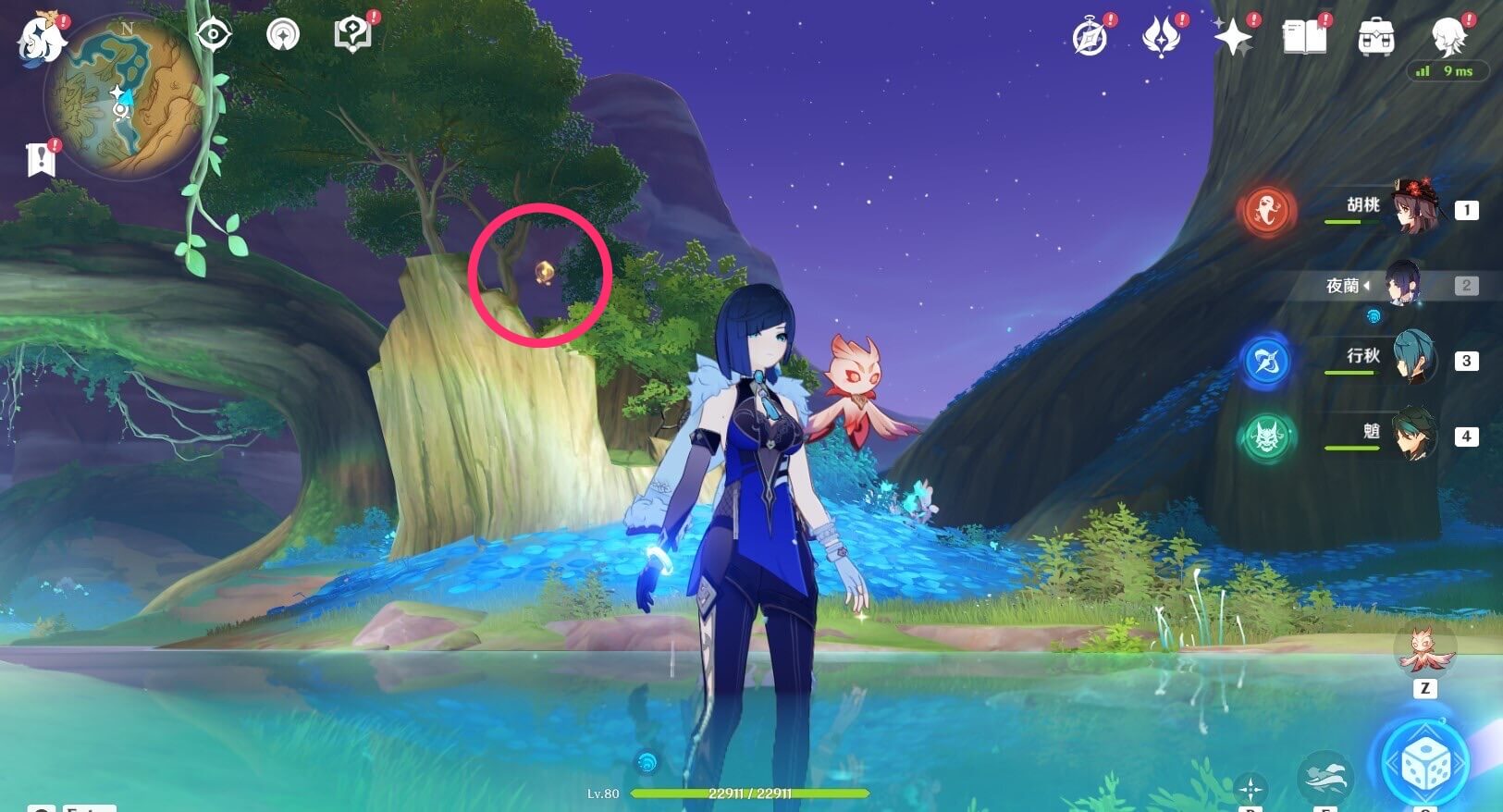Click the HP bar showing 22911/22911
Image resolution: width=1503 pixels, height=812 pixels.
pyautogui.click(x=749, y=793)
